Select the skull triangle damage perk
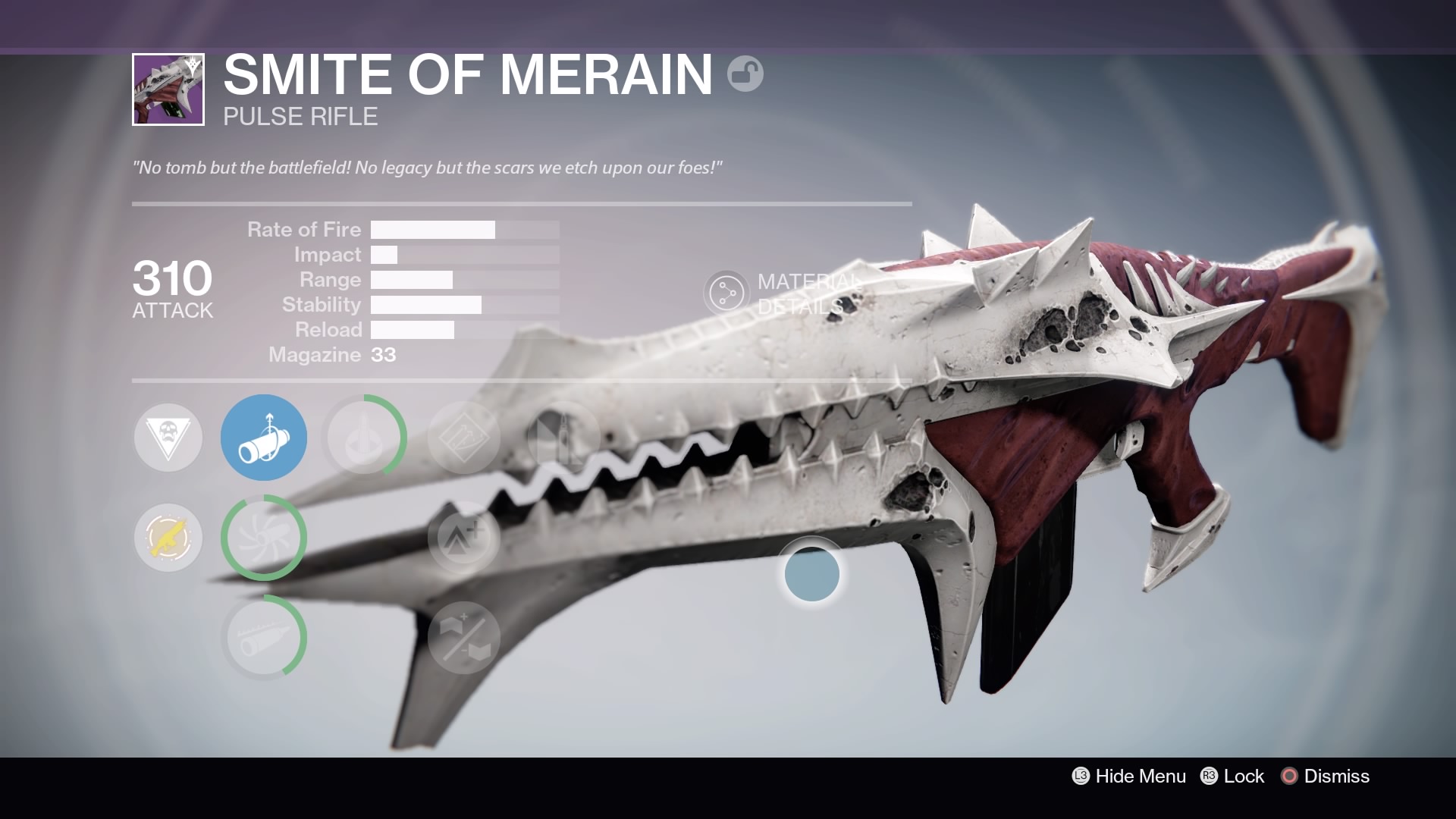Viewport: 1456px width, 819px height. (x=168, y=438)
